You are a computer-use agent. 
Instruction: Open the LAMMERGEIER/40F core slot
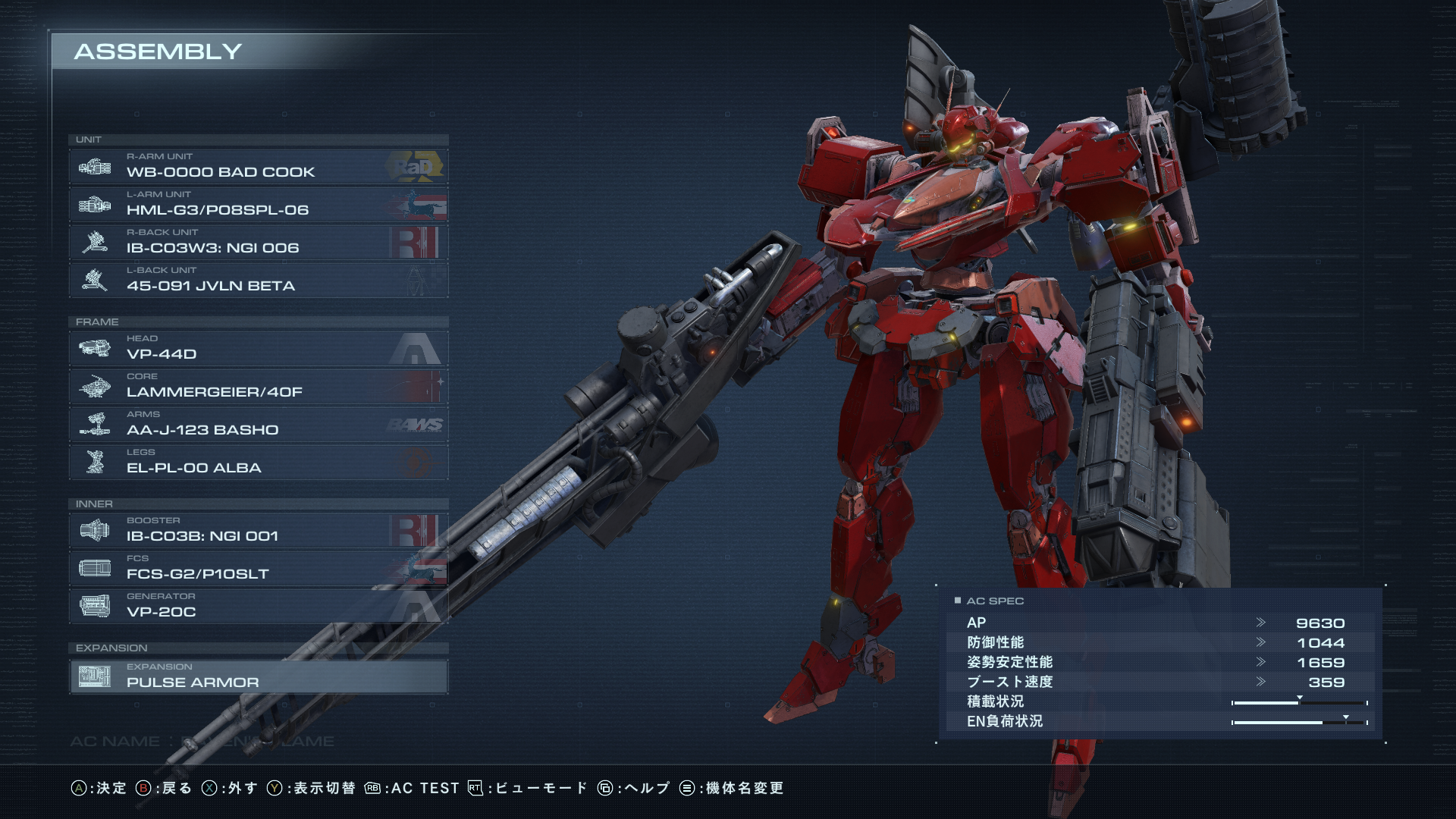click(x=258, y=386)
